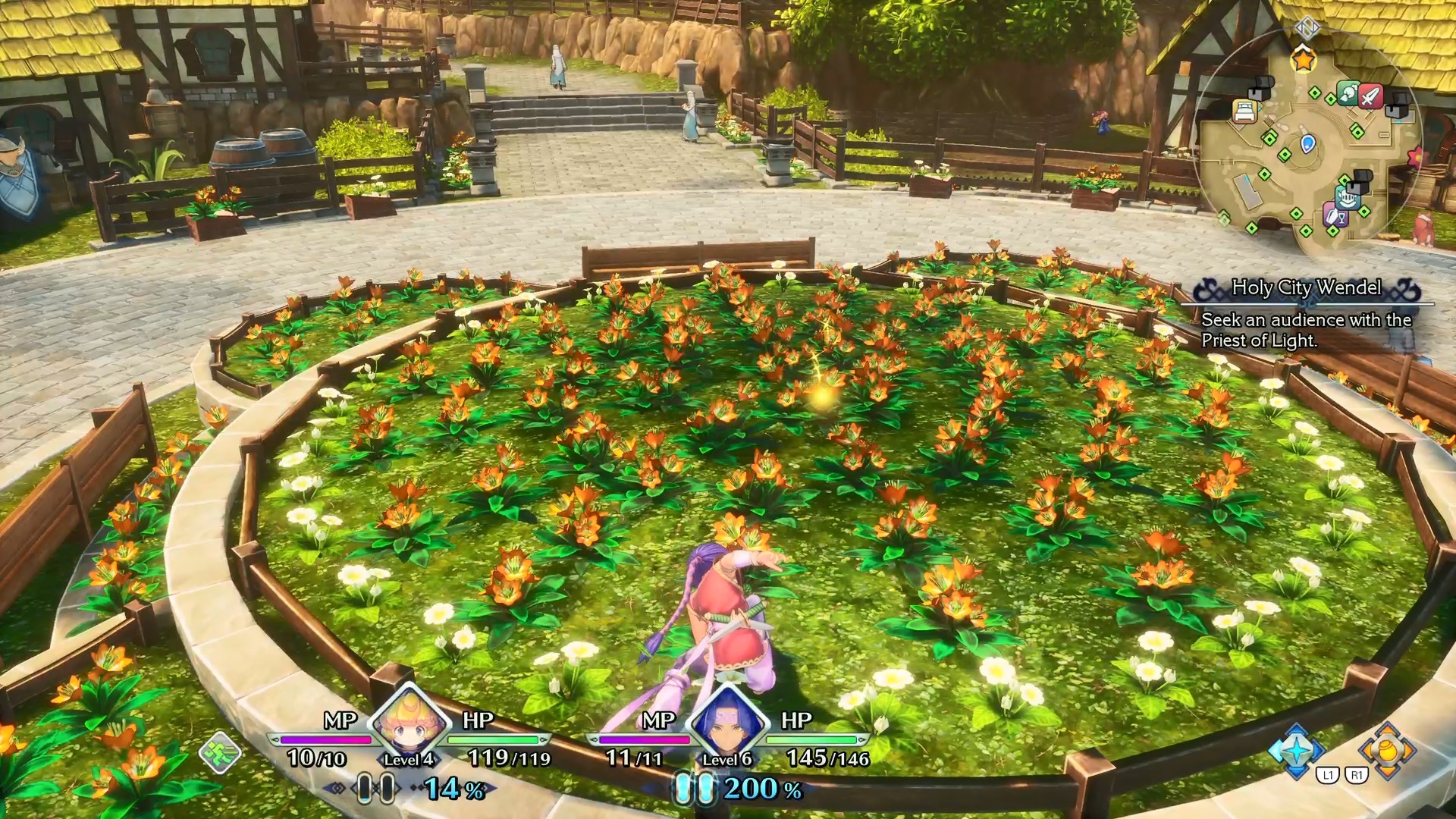Select the purple-haired character portrait
Image resolution: width=1456 pixels, height=819 pixels.
[x=728, y=720]
